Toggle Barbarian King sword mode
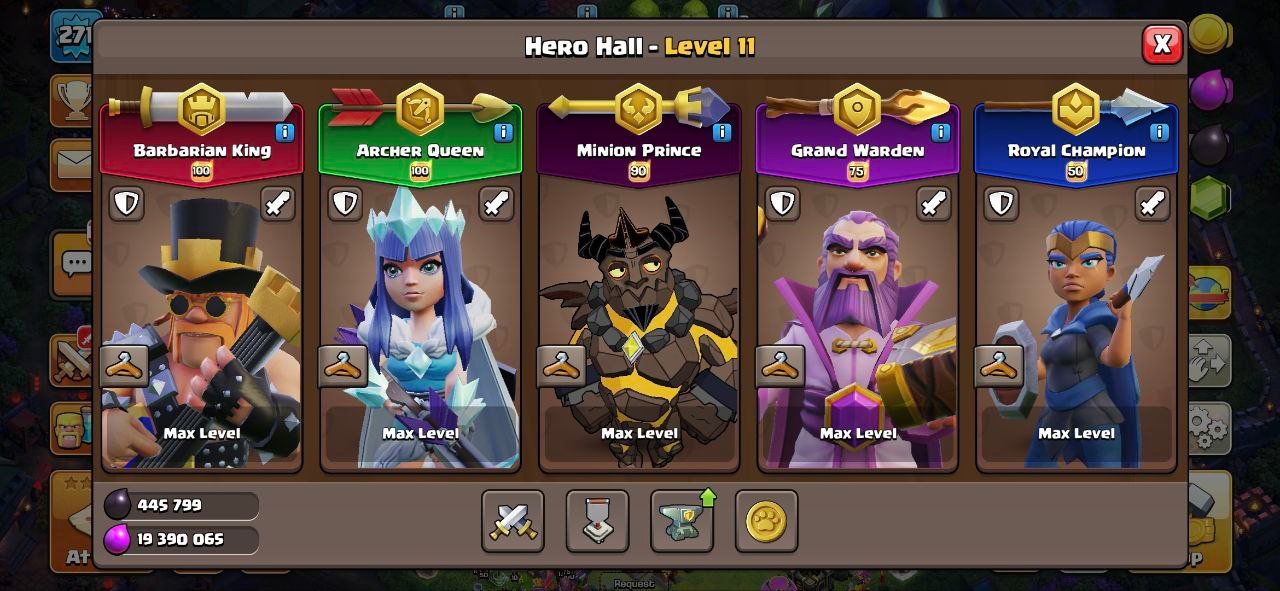1280x591 pixels. 278,204
